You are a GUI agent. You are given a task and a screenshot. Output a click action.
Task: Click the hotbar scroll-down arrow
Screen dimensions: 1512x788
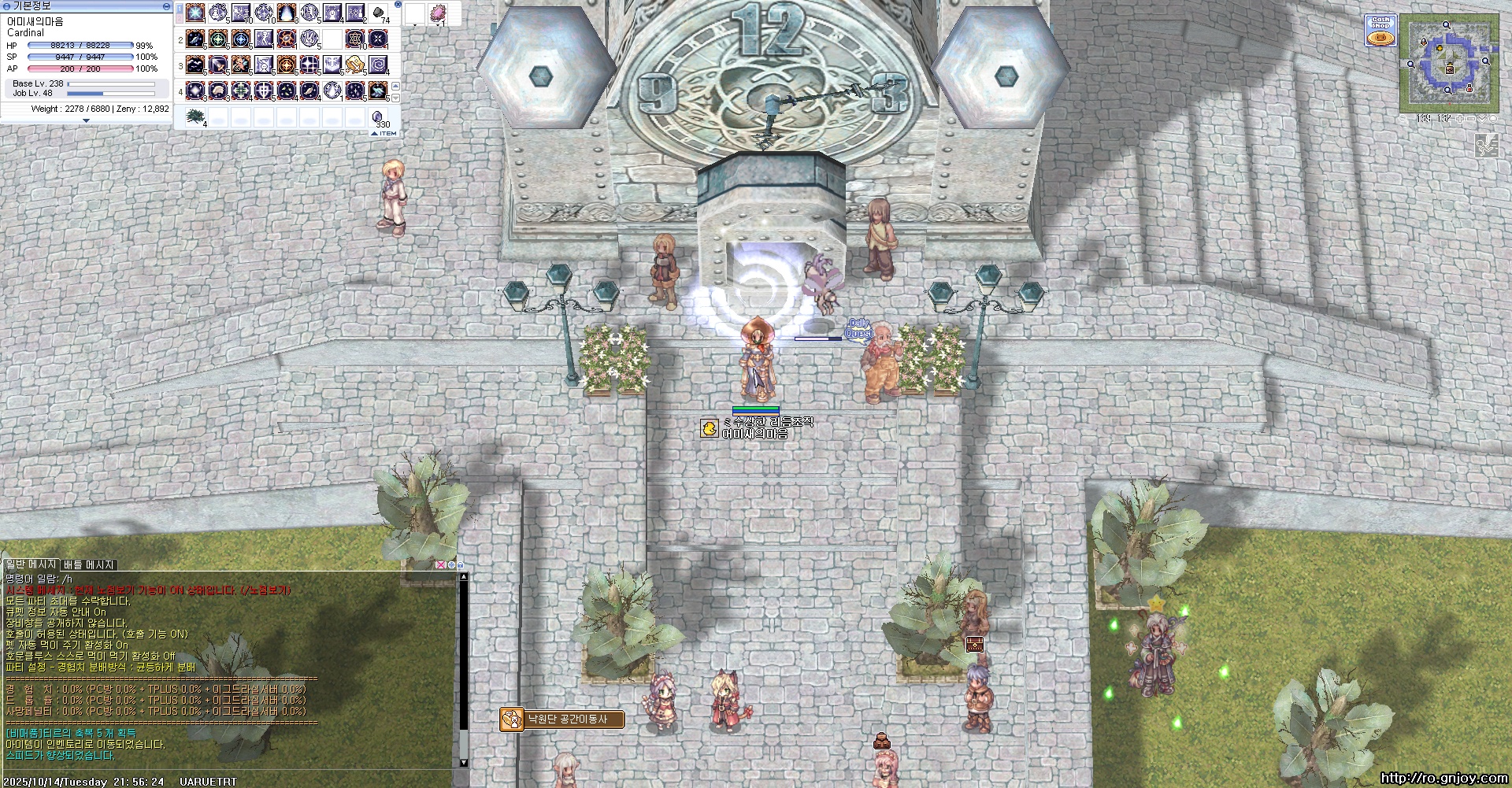tap(395, 98)
